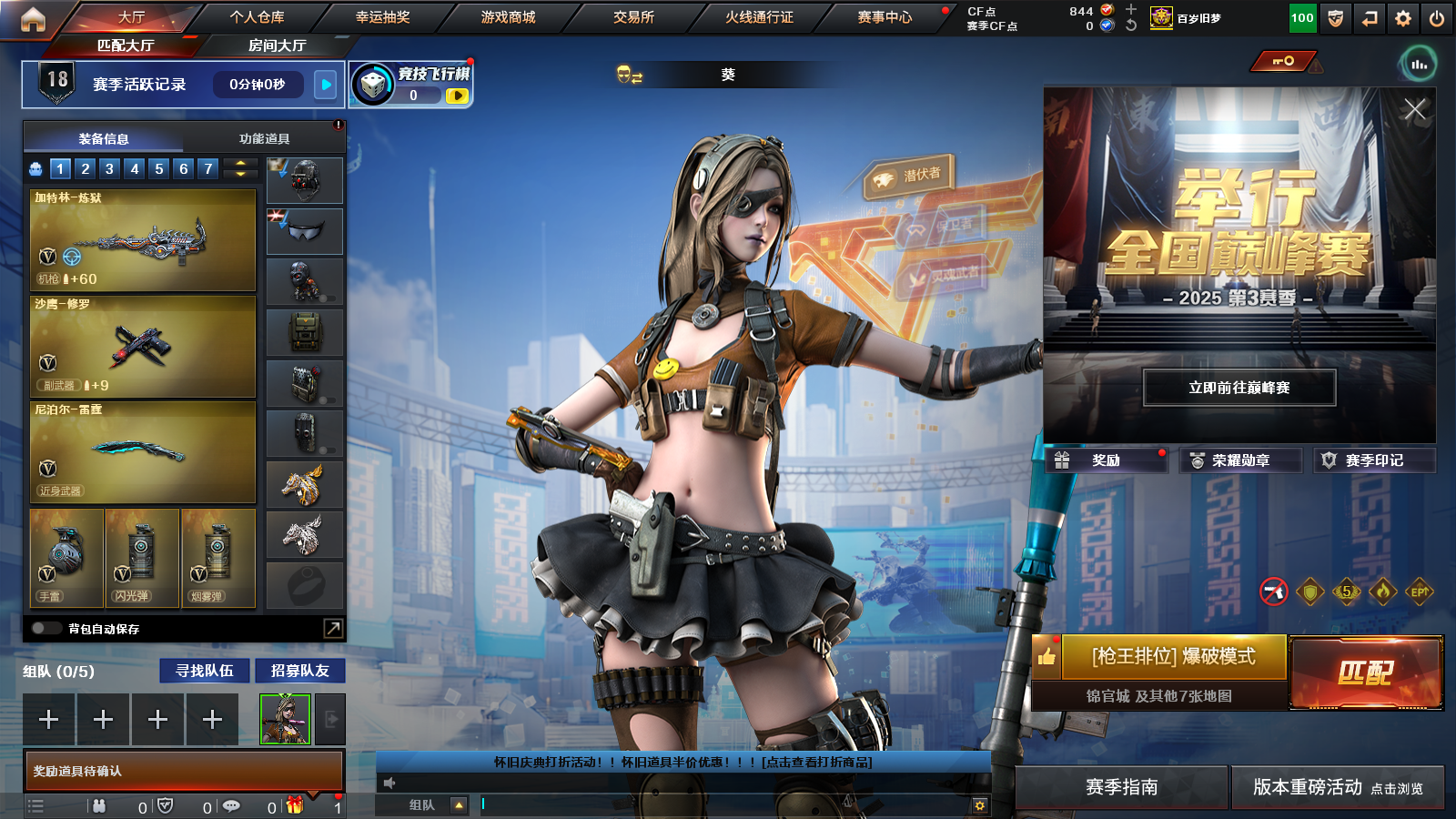Choose backpack number 3
The width and height of the screenshot is (1456, 819).
point(109,168)
